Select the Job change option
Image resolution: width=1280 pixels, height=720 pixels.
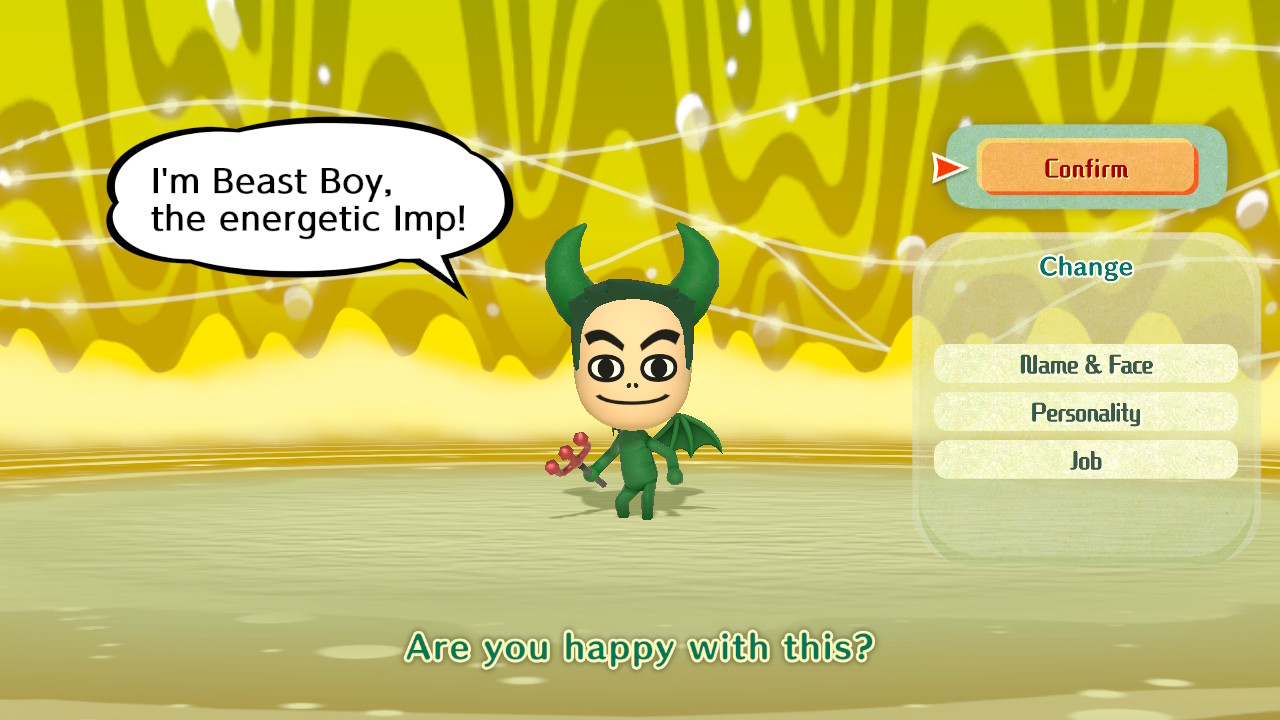tap(1086, 460)
